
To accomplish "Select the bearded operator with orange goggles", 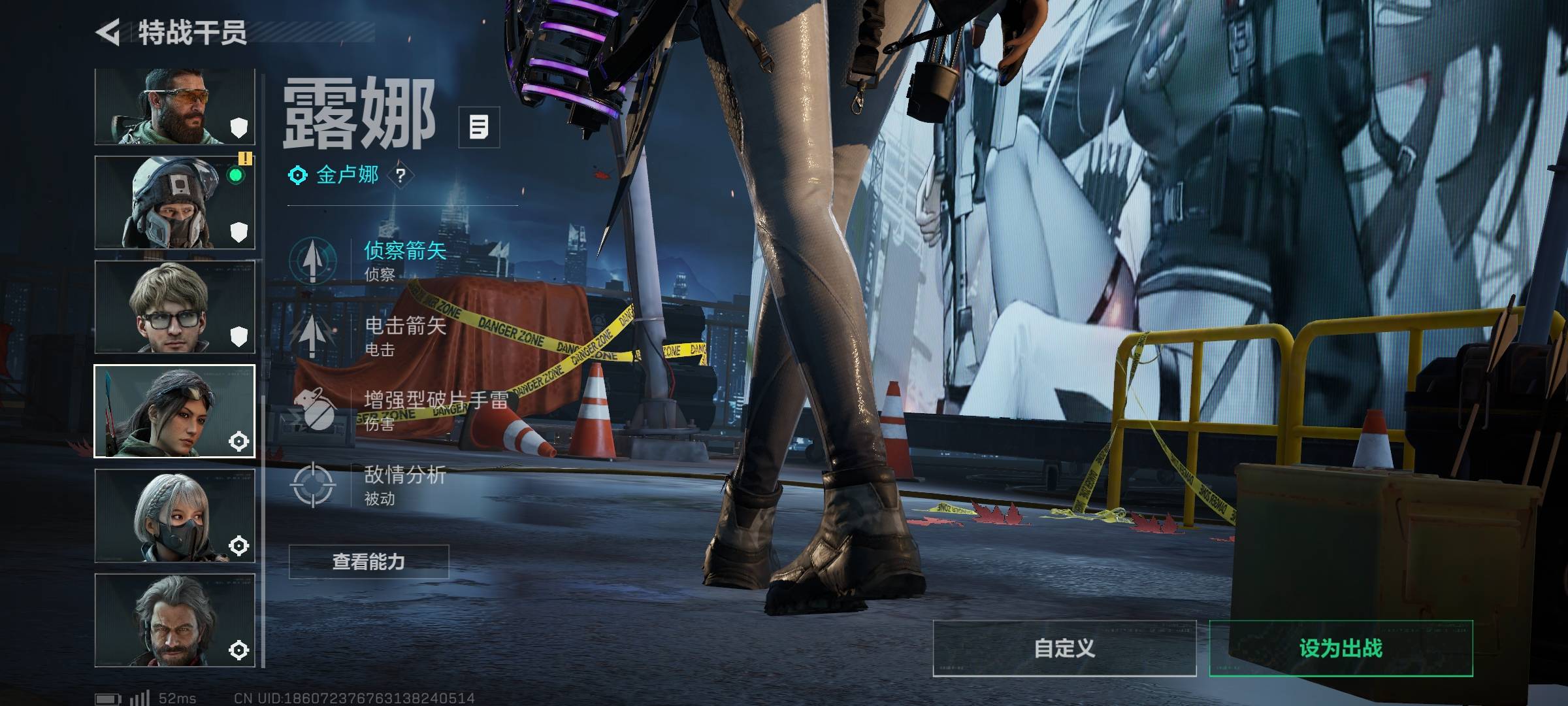I will [x=174, y=107].
